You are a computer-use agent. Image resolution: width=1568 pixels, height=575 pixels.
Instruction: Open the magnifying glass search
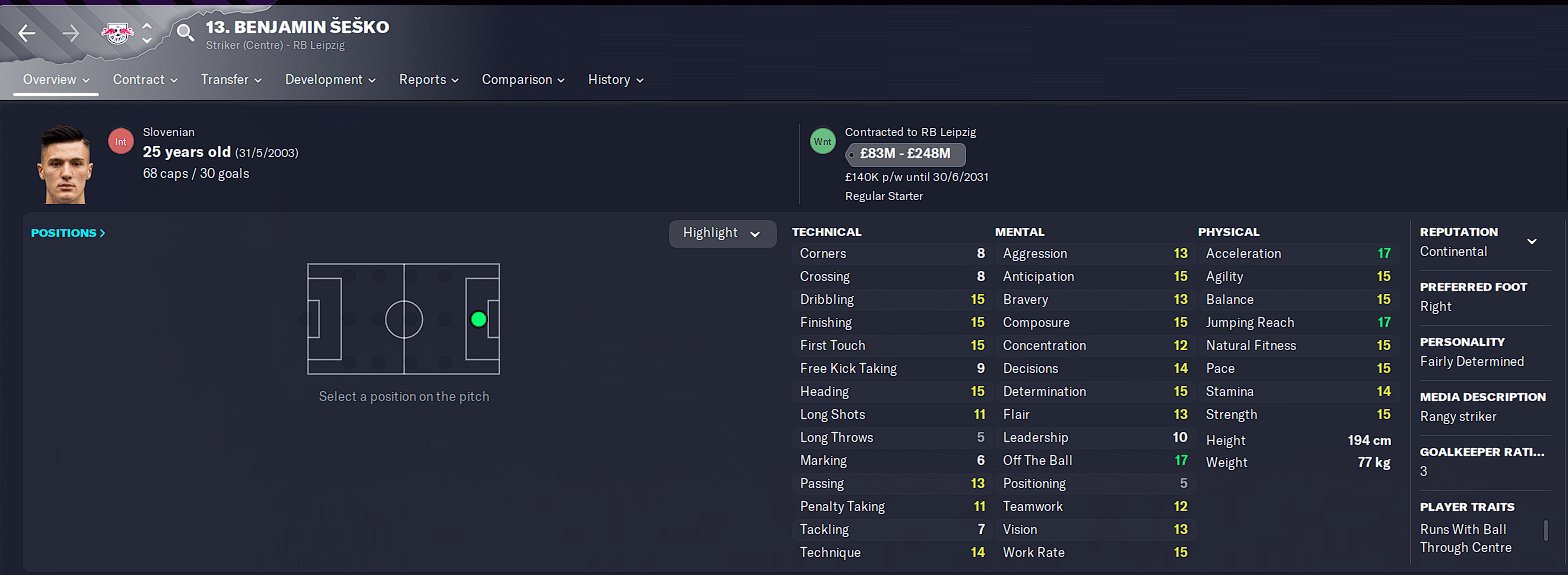tap(185, 33)
